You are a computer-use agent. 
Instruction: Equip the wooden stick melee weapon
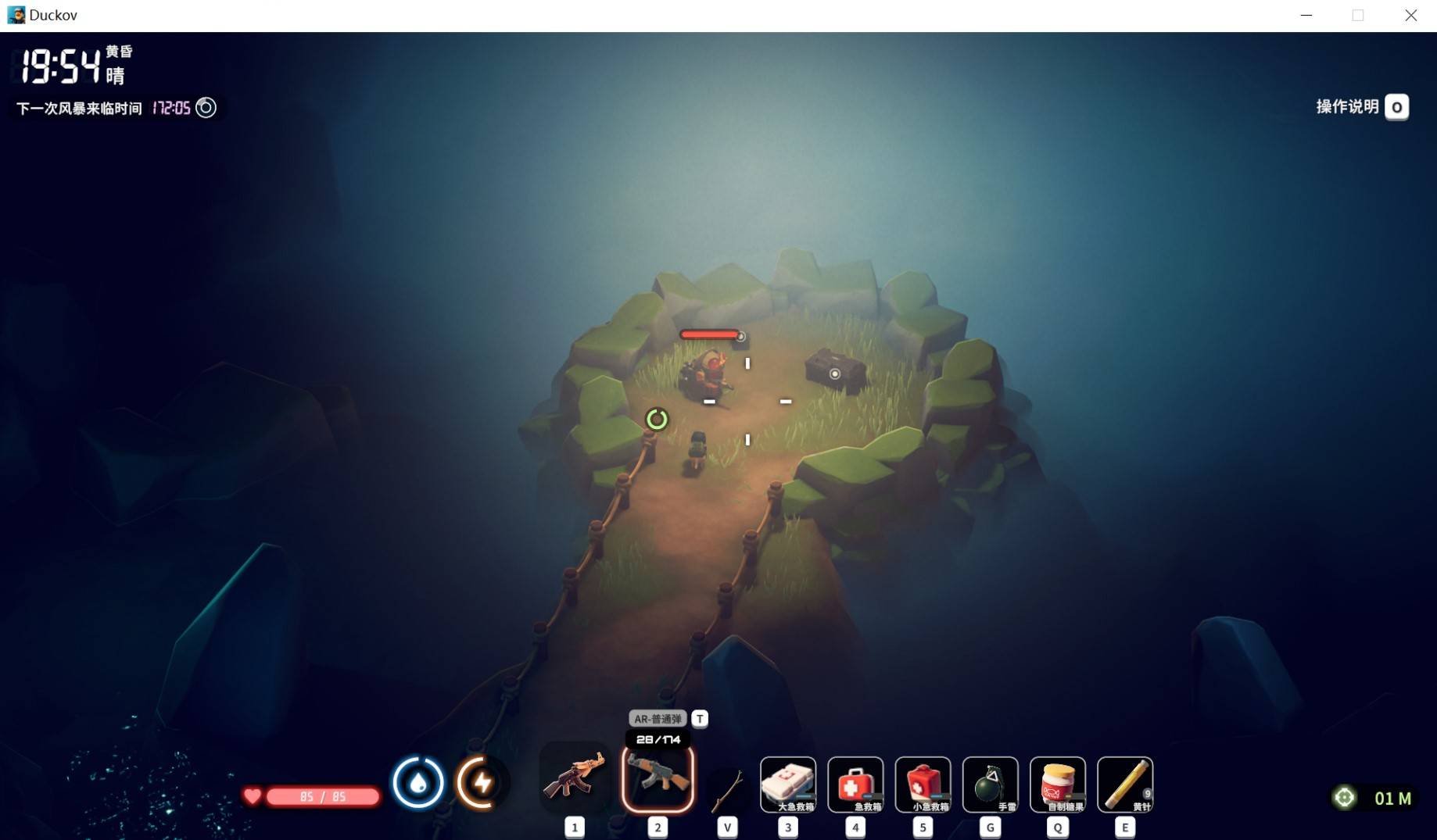(x=727, y=789)
